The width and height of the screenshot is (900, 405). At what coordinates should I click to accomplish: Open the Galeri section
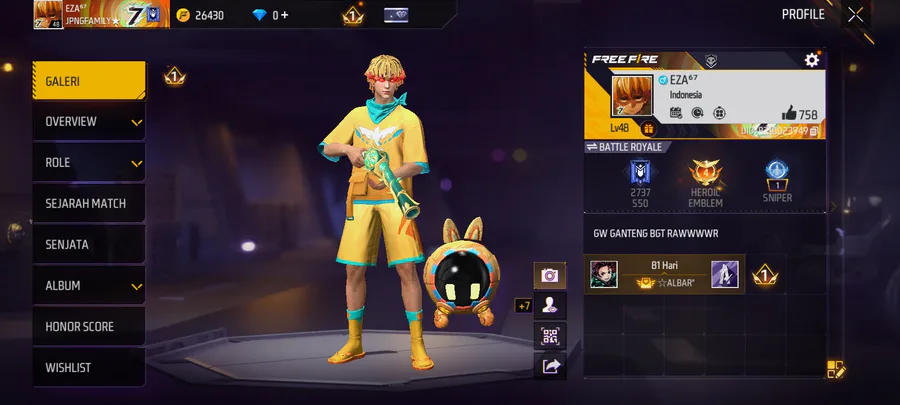88,81
